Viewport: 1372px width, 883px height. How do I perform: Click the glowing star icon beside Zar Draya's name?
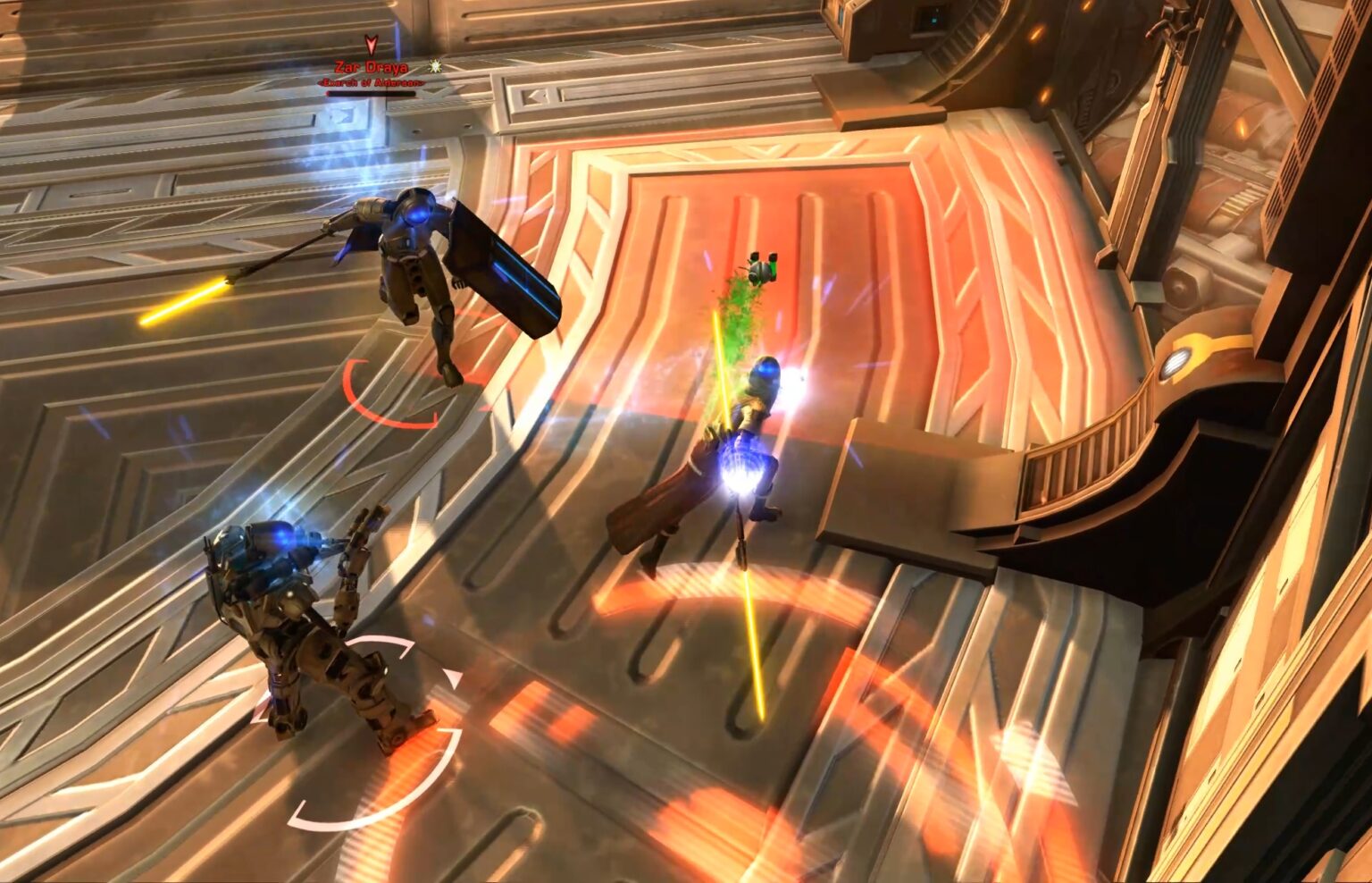click(x=436, y=67)
